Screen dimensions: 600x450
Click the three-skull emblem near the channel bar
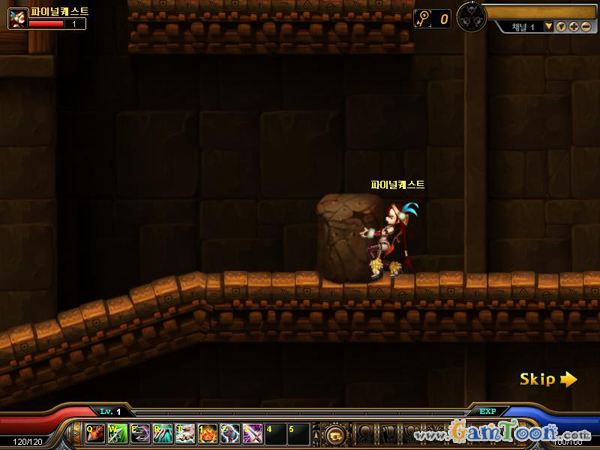471,17
